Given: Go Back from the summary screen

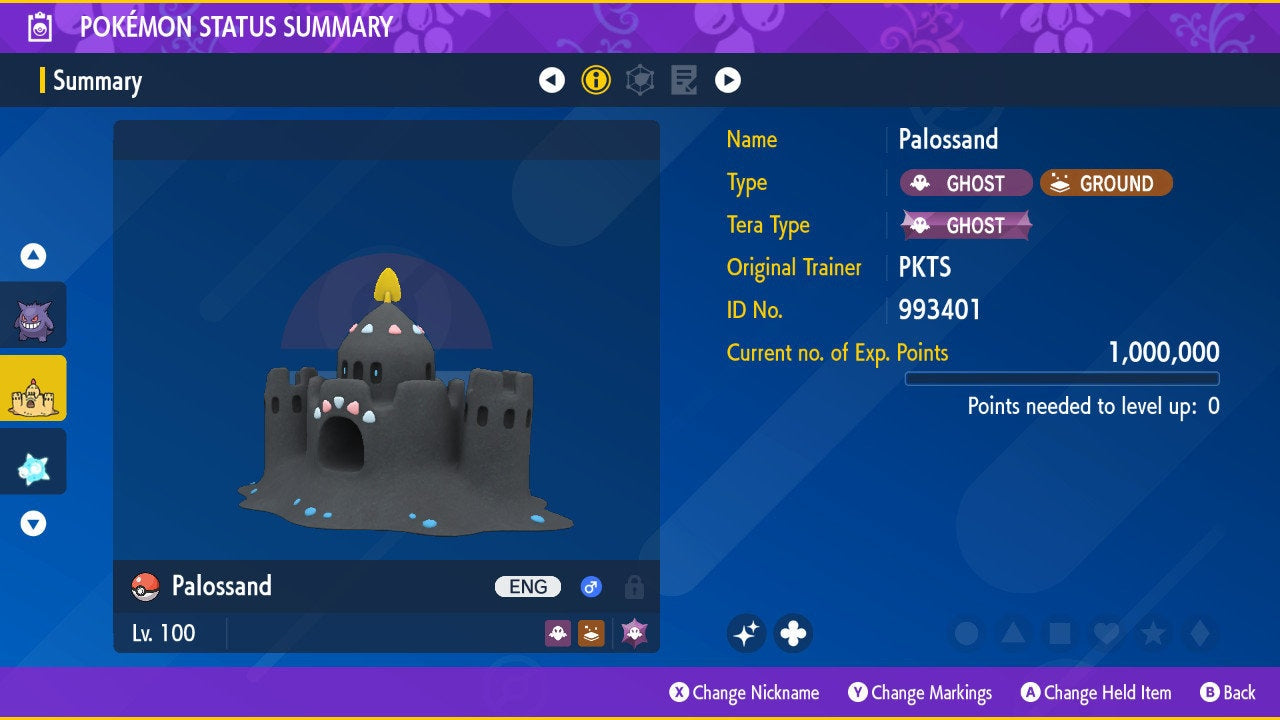Looking at the screenshot, I should tap(1228, 693).
